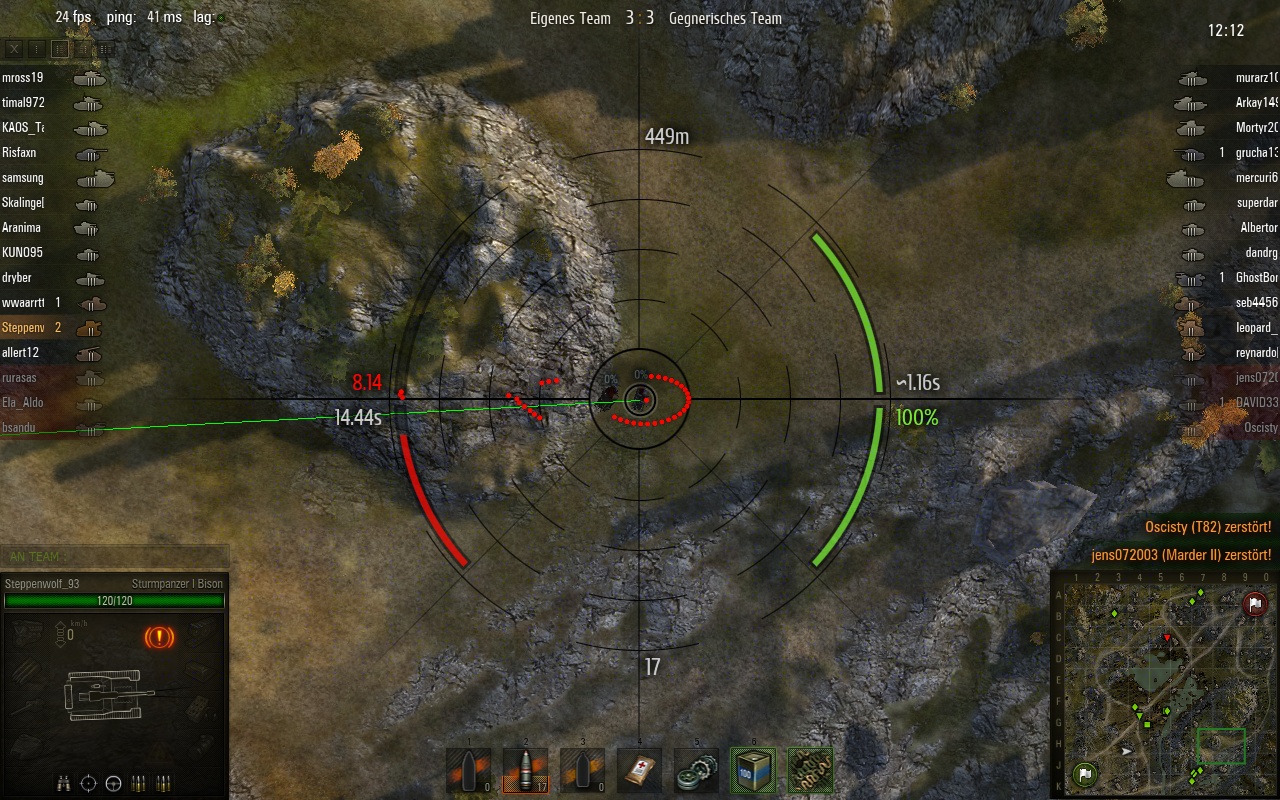
Task: Switch roster to the widest panel mode
Action: click(106, 48)
